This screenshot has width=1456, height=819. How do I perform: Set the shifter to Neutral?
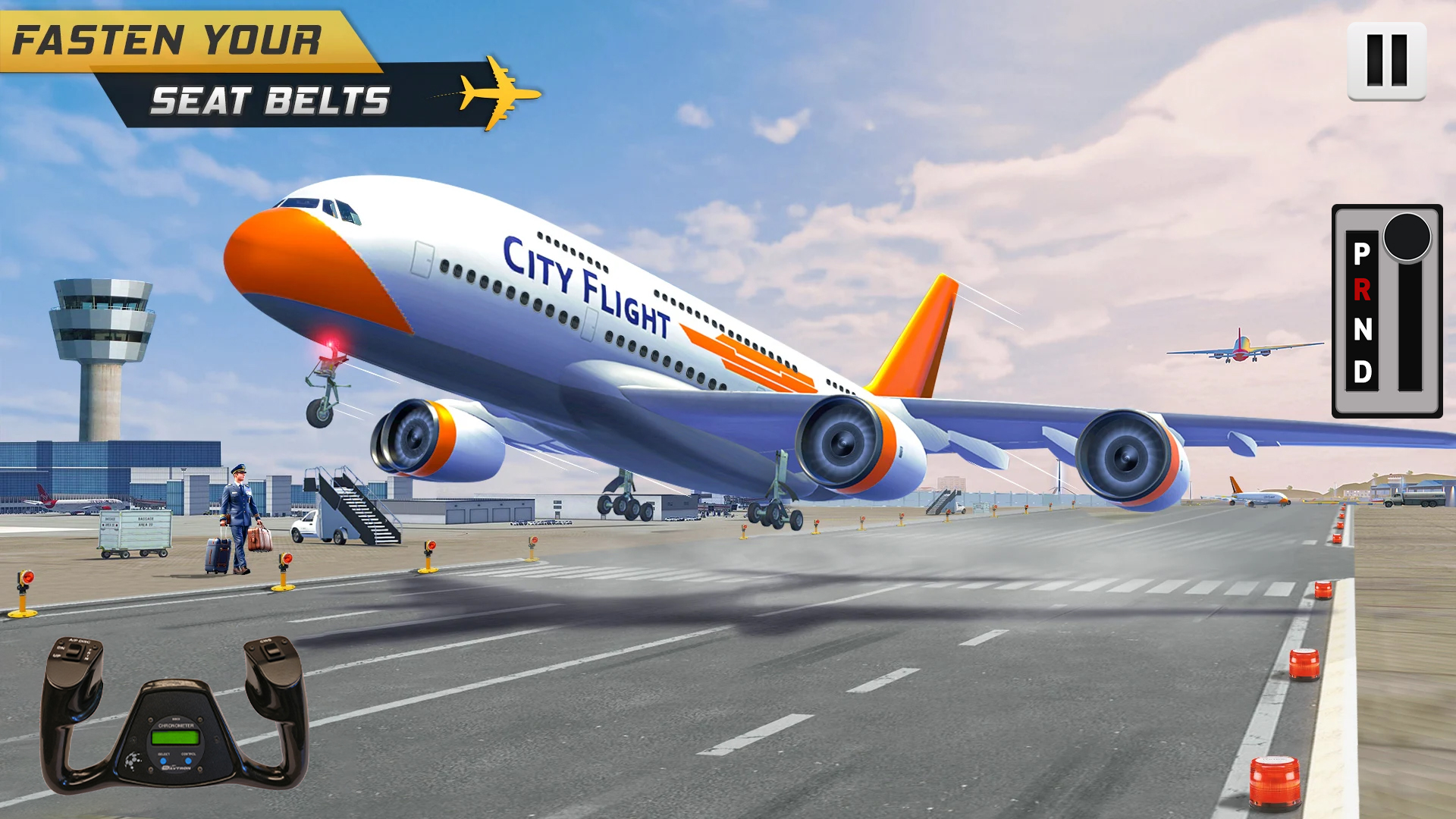point(1363,328)
